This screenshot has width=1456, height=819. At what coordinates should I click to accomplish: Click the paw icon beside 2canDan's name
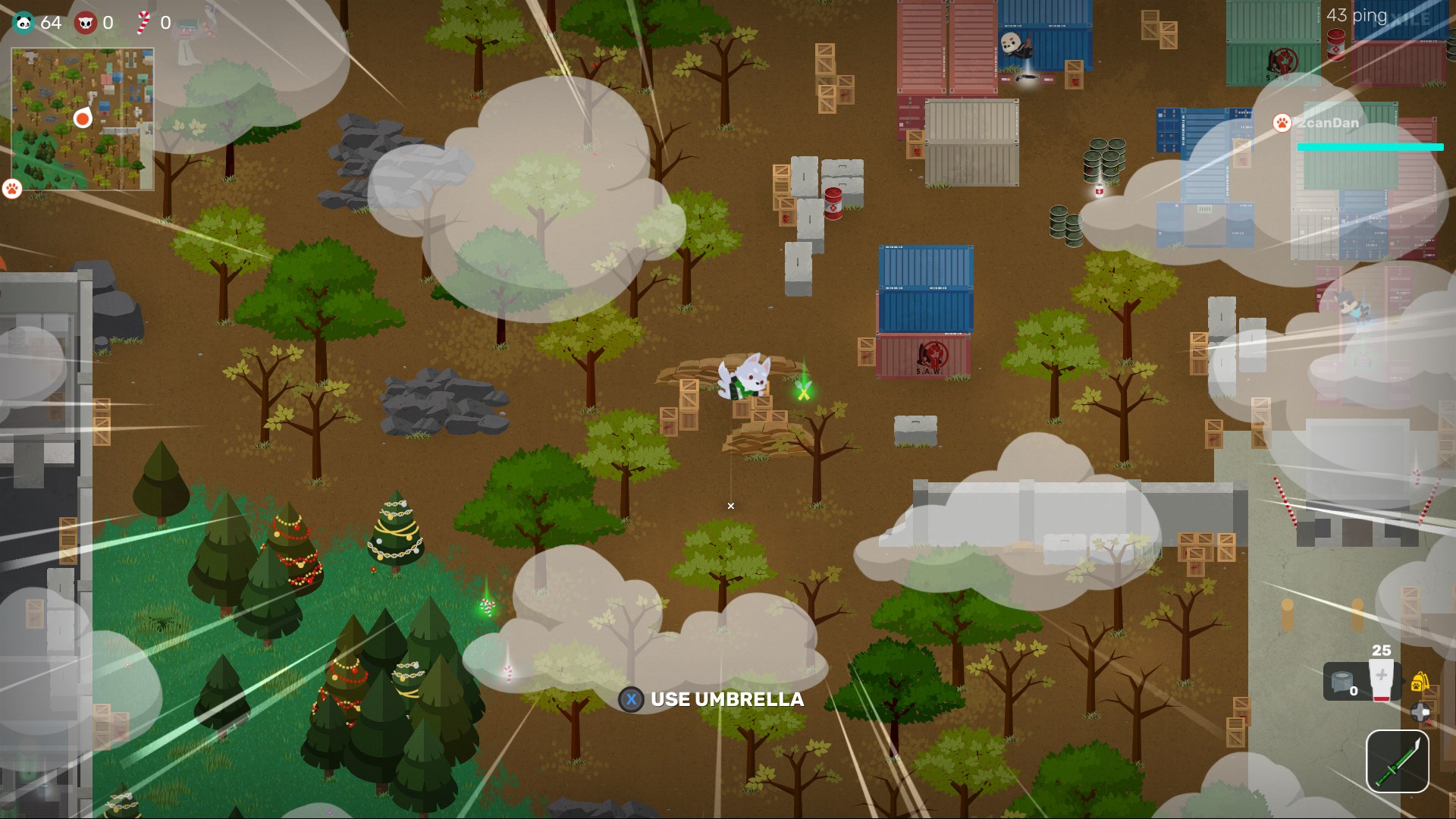(1282, 122)
